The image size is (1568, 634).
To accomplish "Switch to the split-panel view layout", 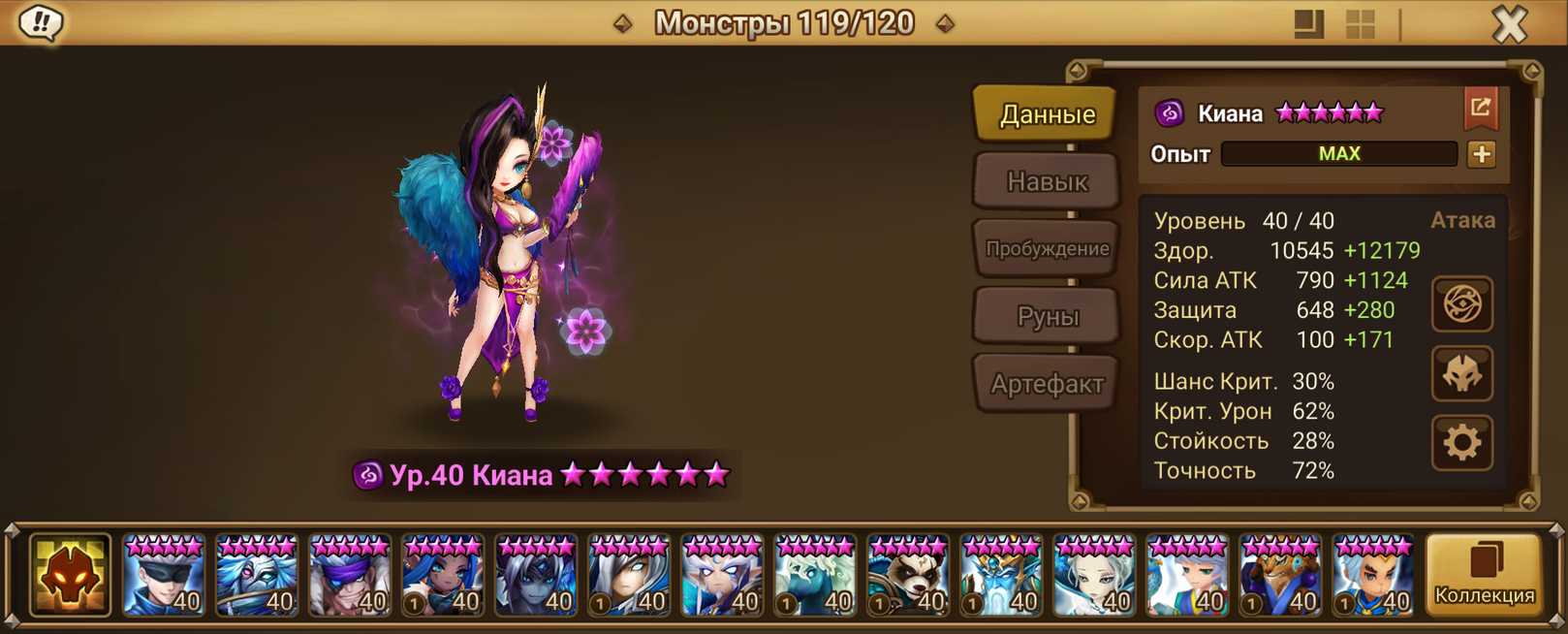I will pyautogui.click(x=1308, y=24).
